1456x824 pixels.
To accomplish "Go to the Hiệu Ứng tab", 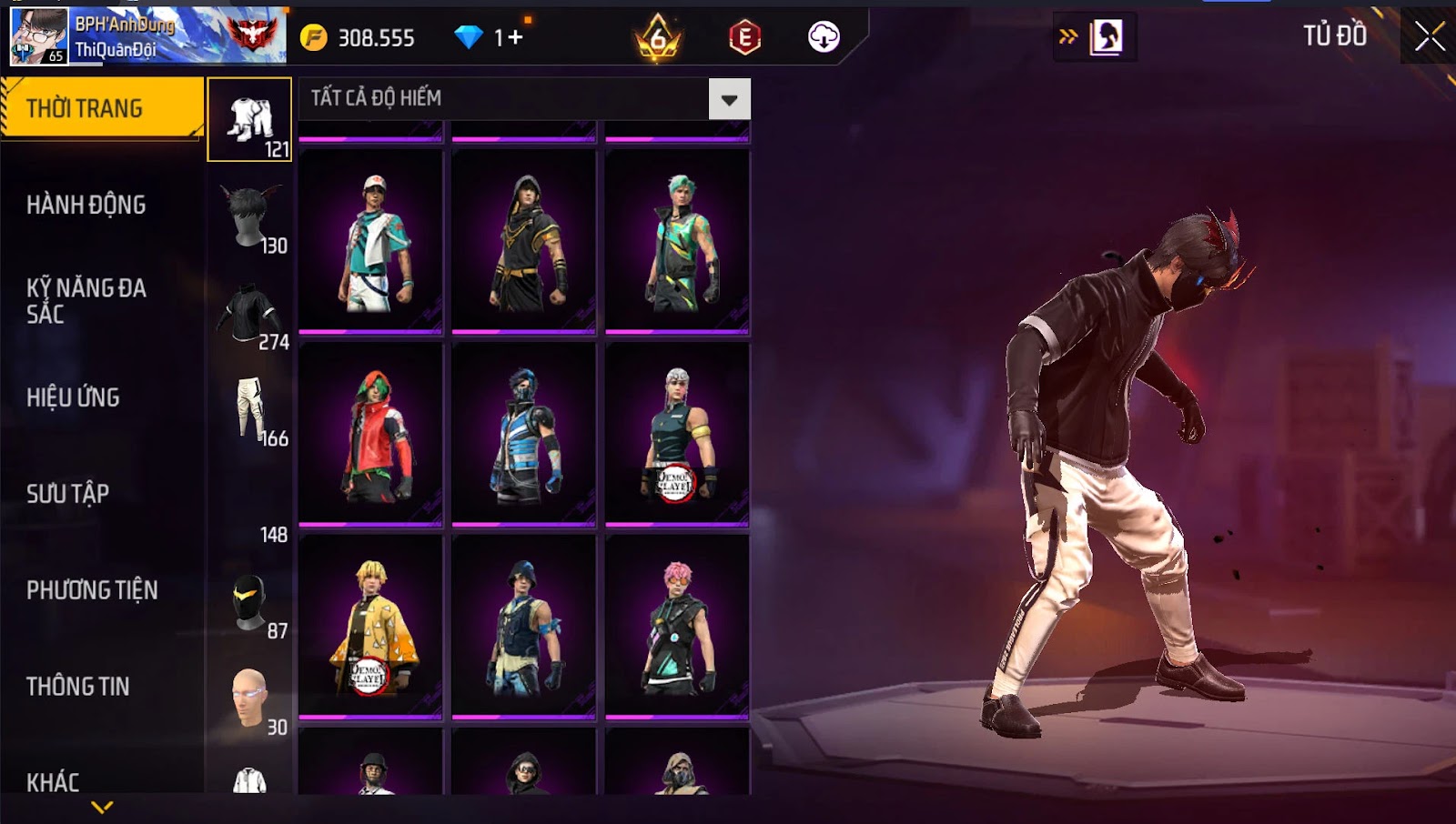I will pyautogui.click(x=73, y=397).
